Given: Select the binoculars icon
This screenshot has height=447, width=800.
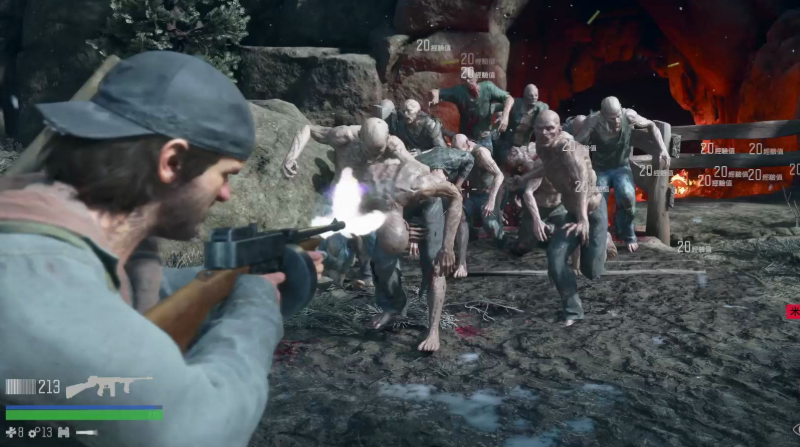Looking at the screenshot, I should point(63,432).
